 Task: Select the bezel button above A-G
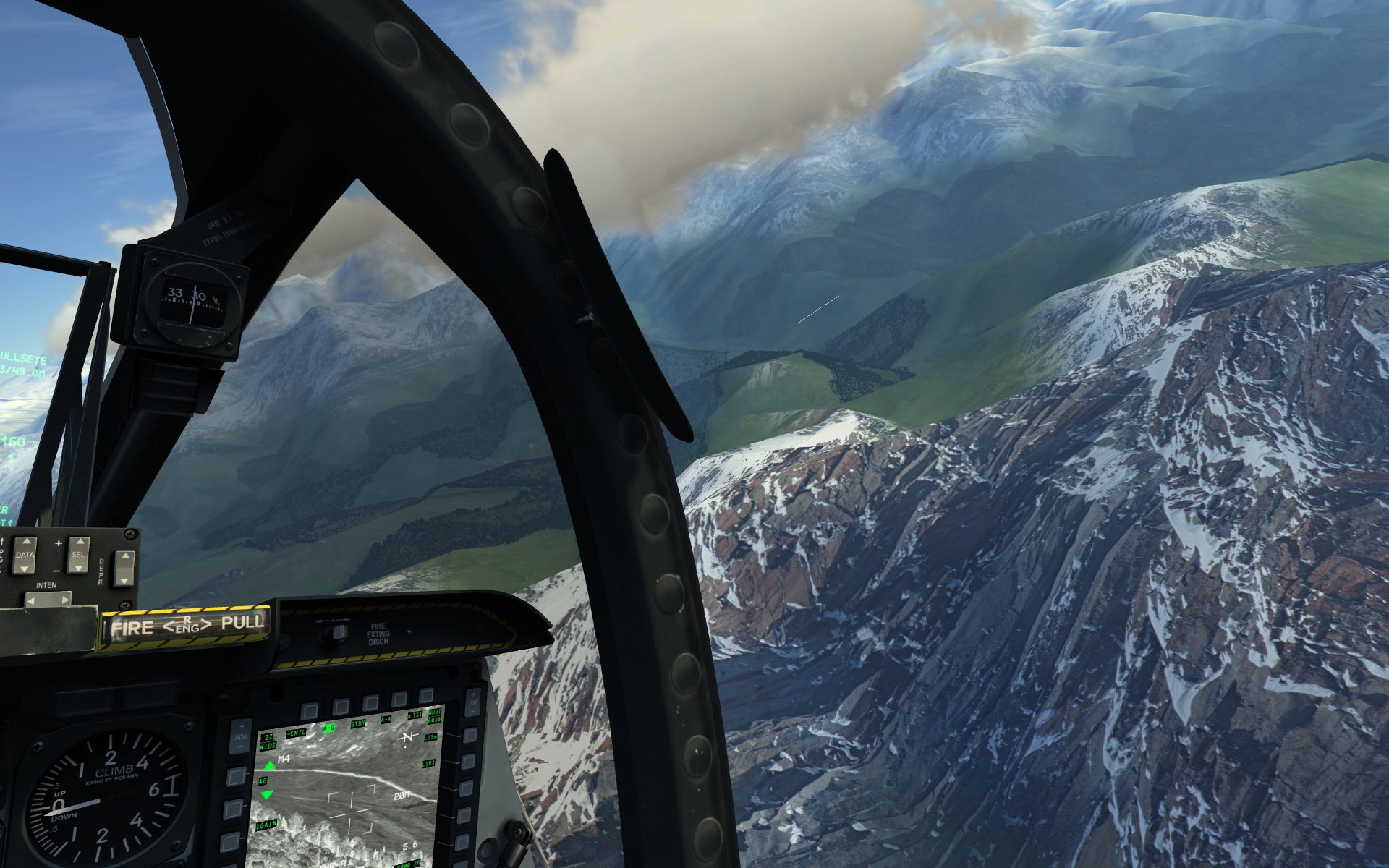pyautogui.click(x=341, y=707)
